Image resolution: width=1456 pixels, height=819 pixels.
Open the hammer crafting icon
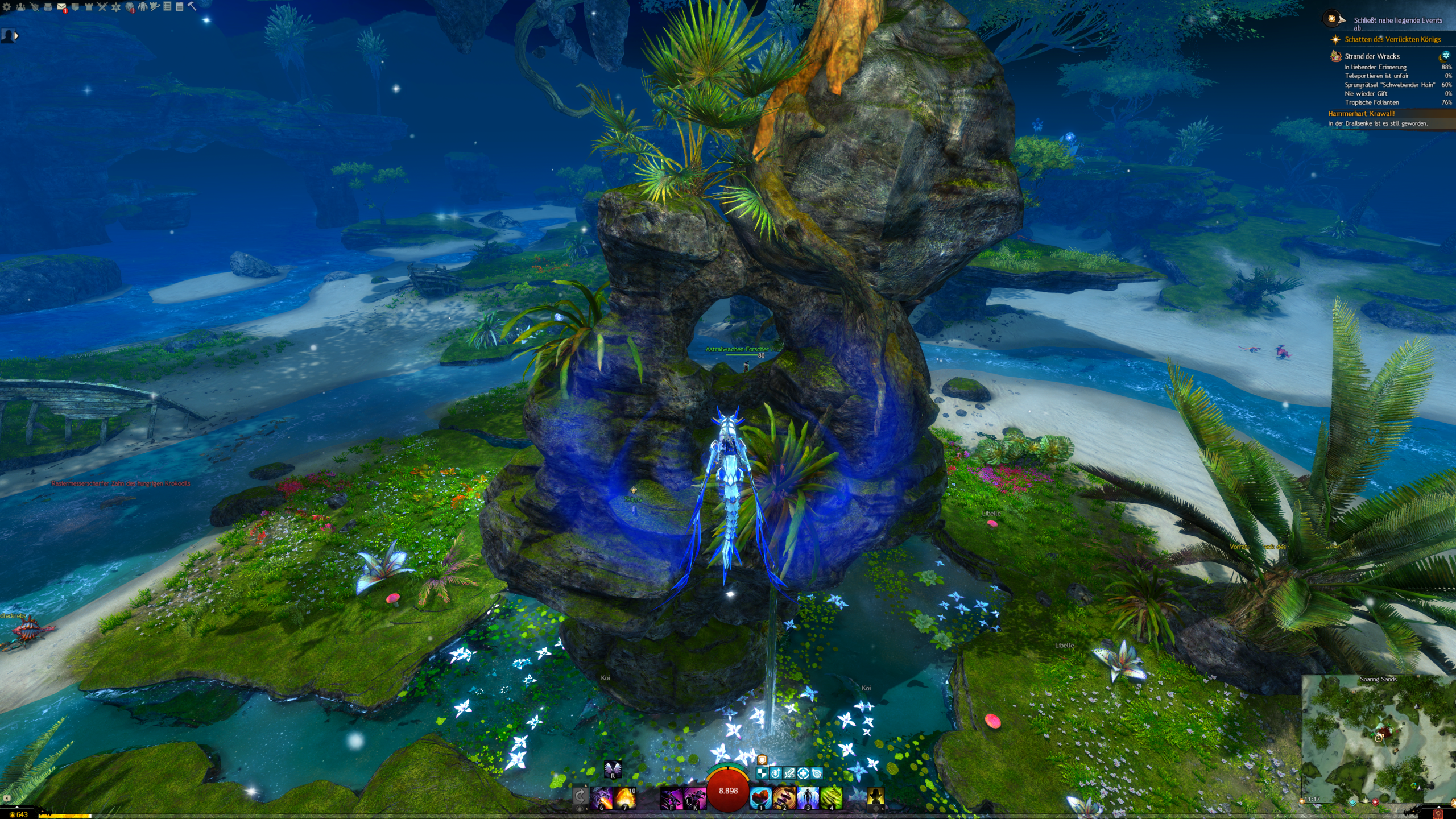[x=192, y=6]
